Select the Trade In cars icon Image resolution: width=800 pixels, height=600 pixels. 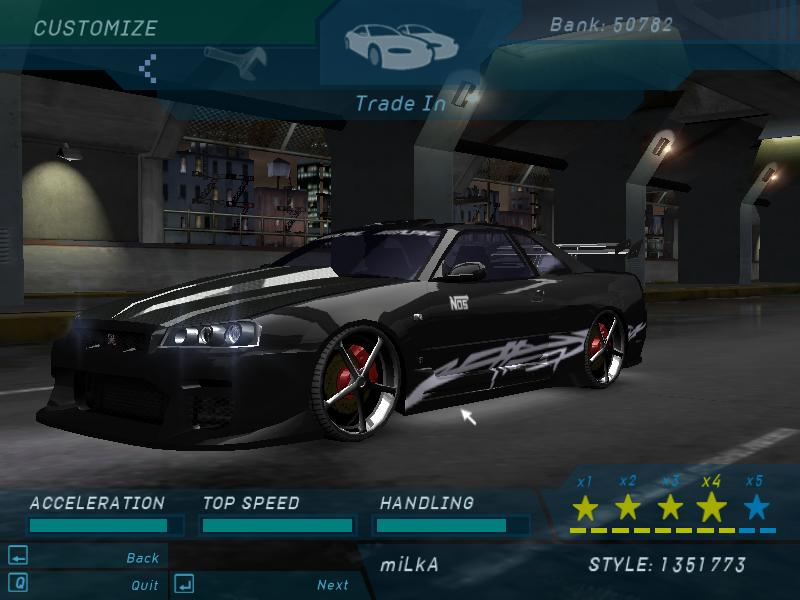pos(397,42)
